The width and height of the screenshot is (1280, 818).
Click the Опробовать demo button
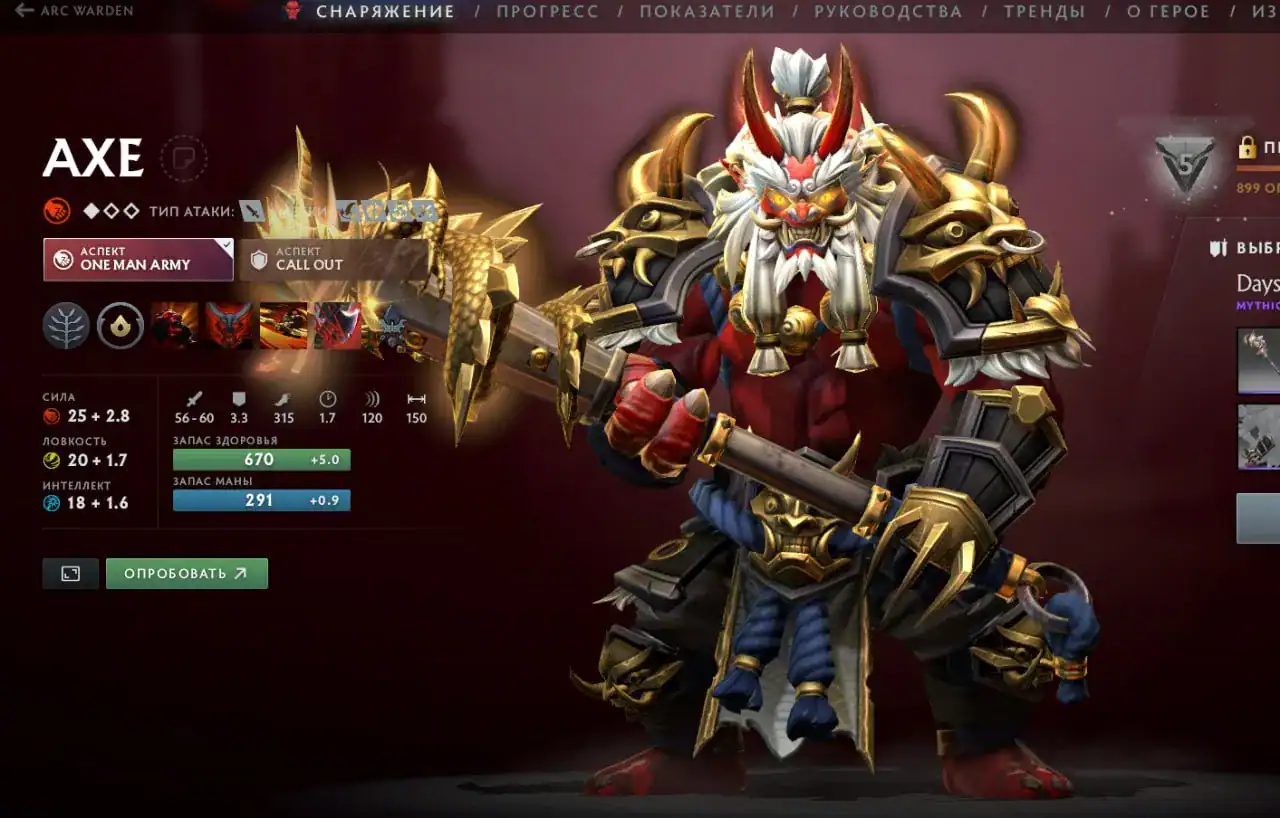187,573
